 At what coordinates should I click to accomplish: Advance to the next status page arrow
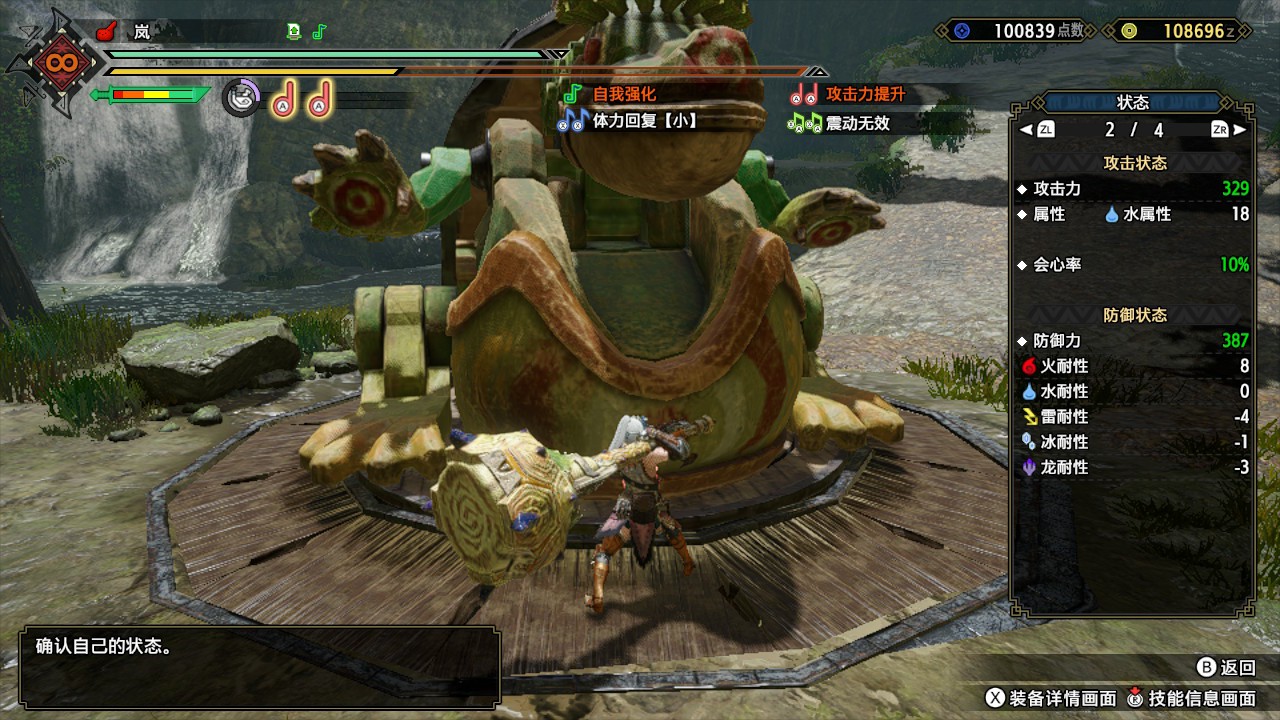point(1239,130)
